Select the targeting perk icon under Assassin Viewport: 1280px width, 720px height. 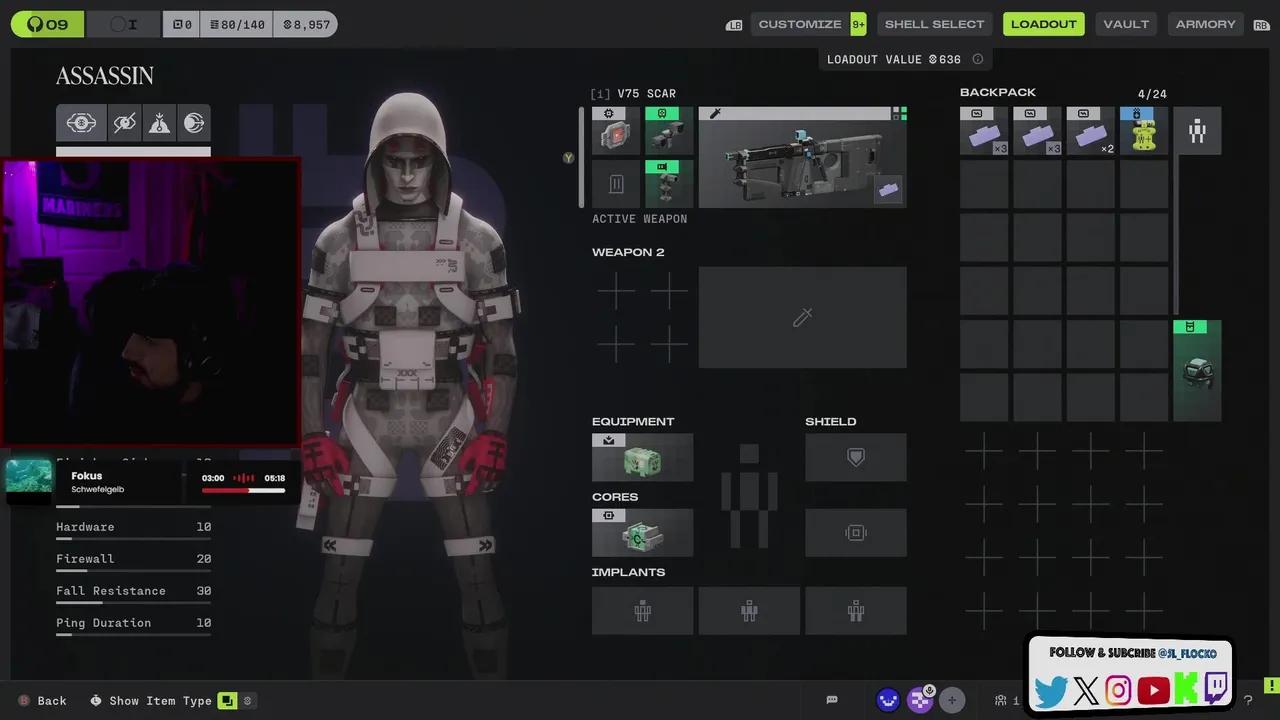pyautogui.click(x=81, y=122)
